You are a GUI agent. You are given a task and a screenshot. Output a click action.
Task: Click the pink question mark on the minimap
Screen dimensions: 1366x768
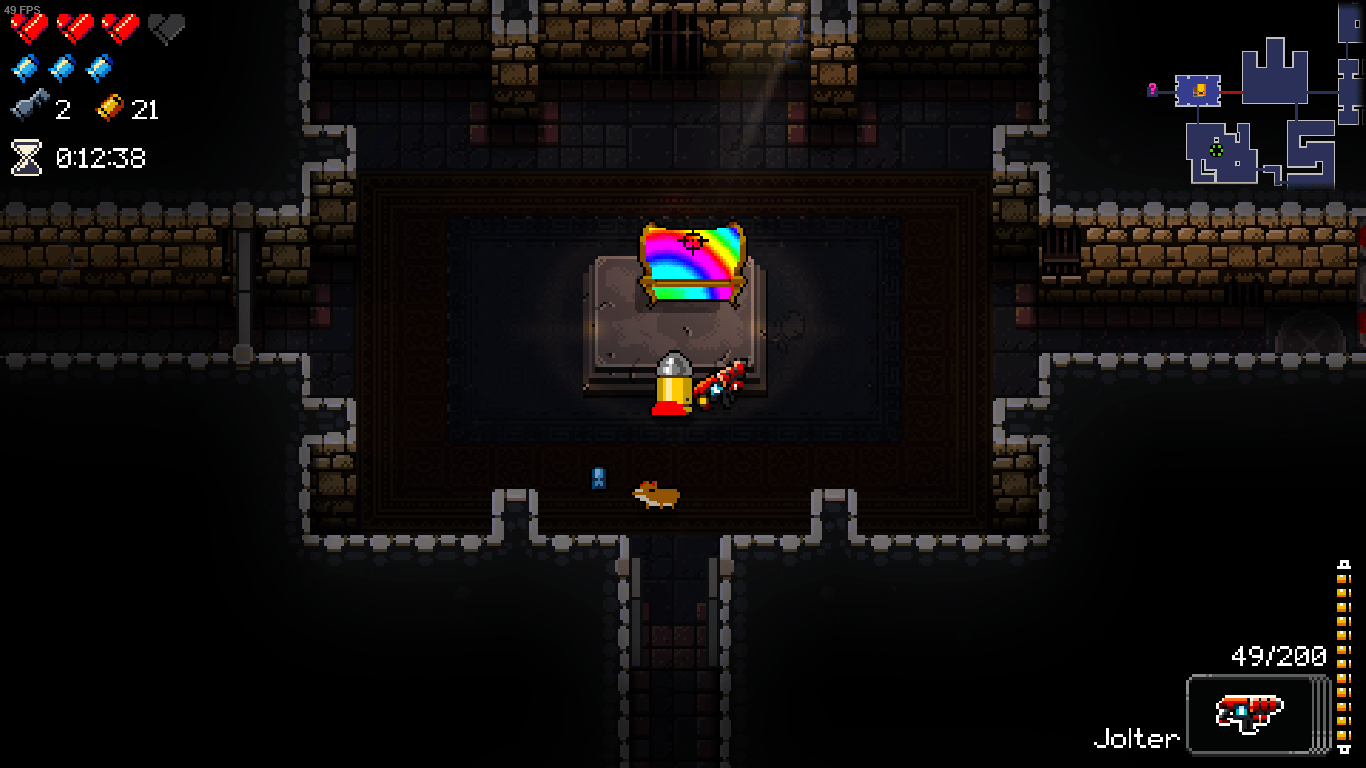(1152, 88)
